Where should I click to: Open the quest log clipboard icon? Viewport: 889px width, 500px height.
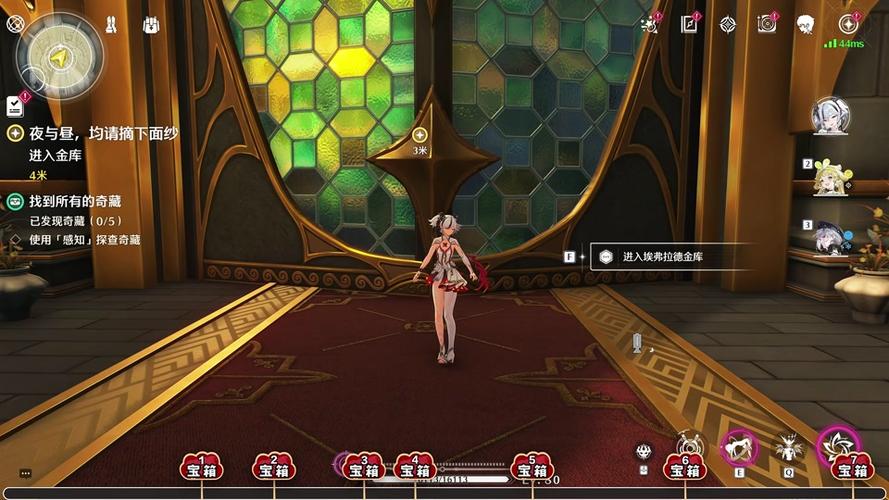[x=15, y=105]
